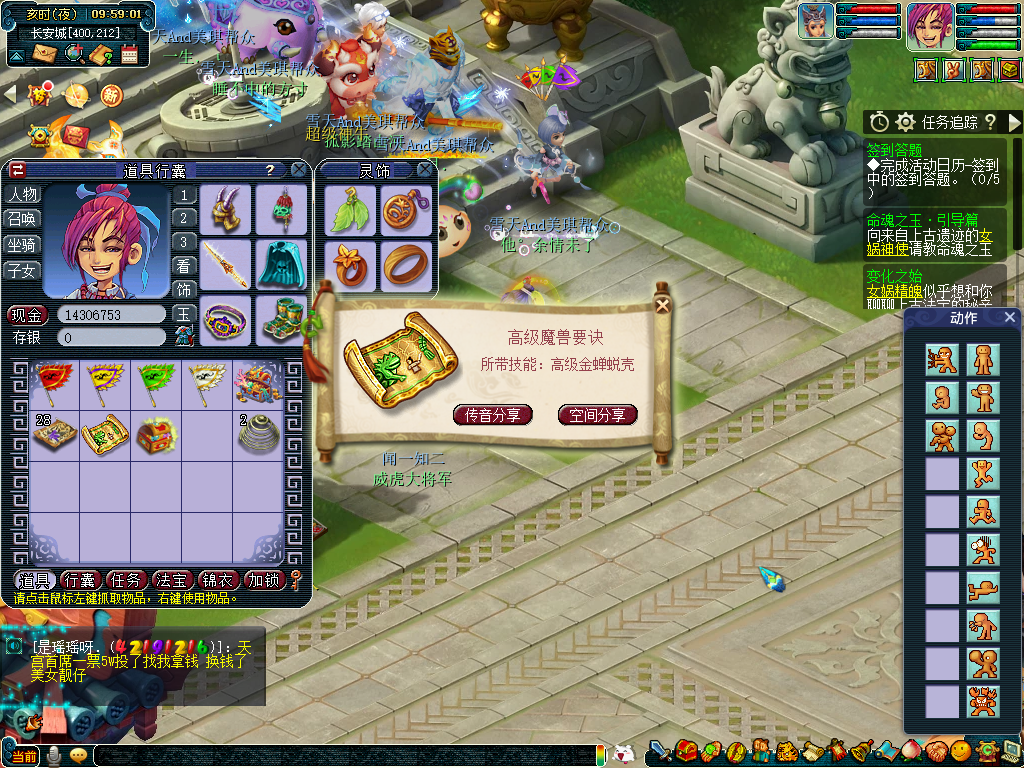
Task: Close the 动作 actions panel
Action: coord(1010,318)
